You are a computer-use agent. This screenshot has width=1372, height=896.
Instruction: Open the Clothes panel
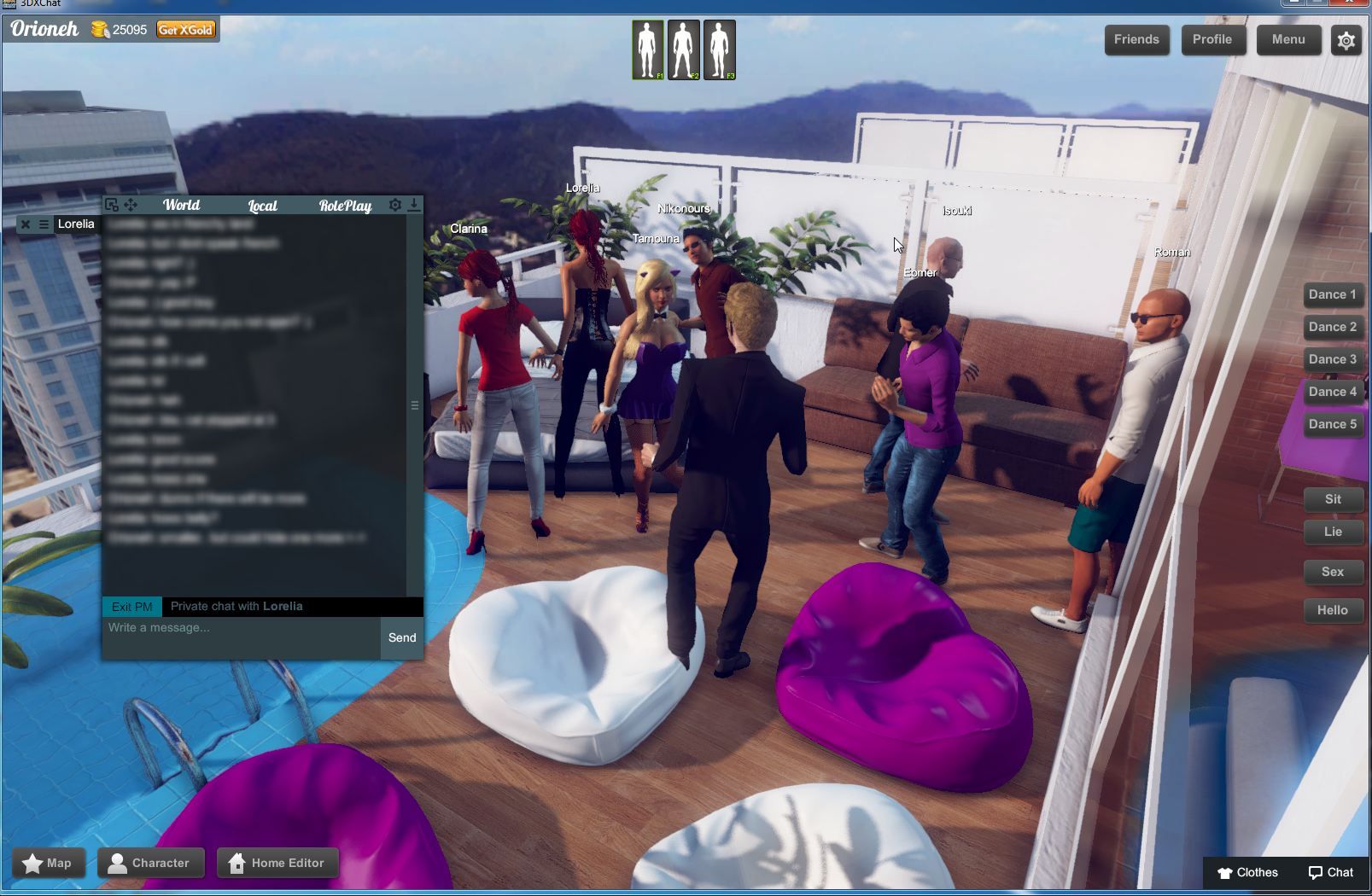tap(1249, 873)
